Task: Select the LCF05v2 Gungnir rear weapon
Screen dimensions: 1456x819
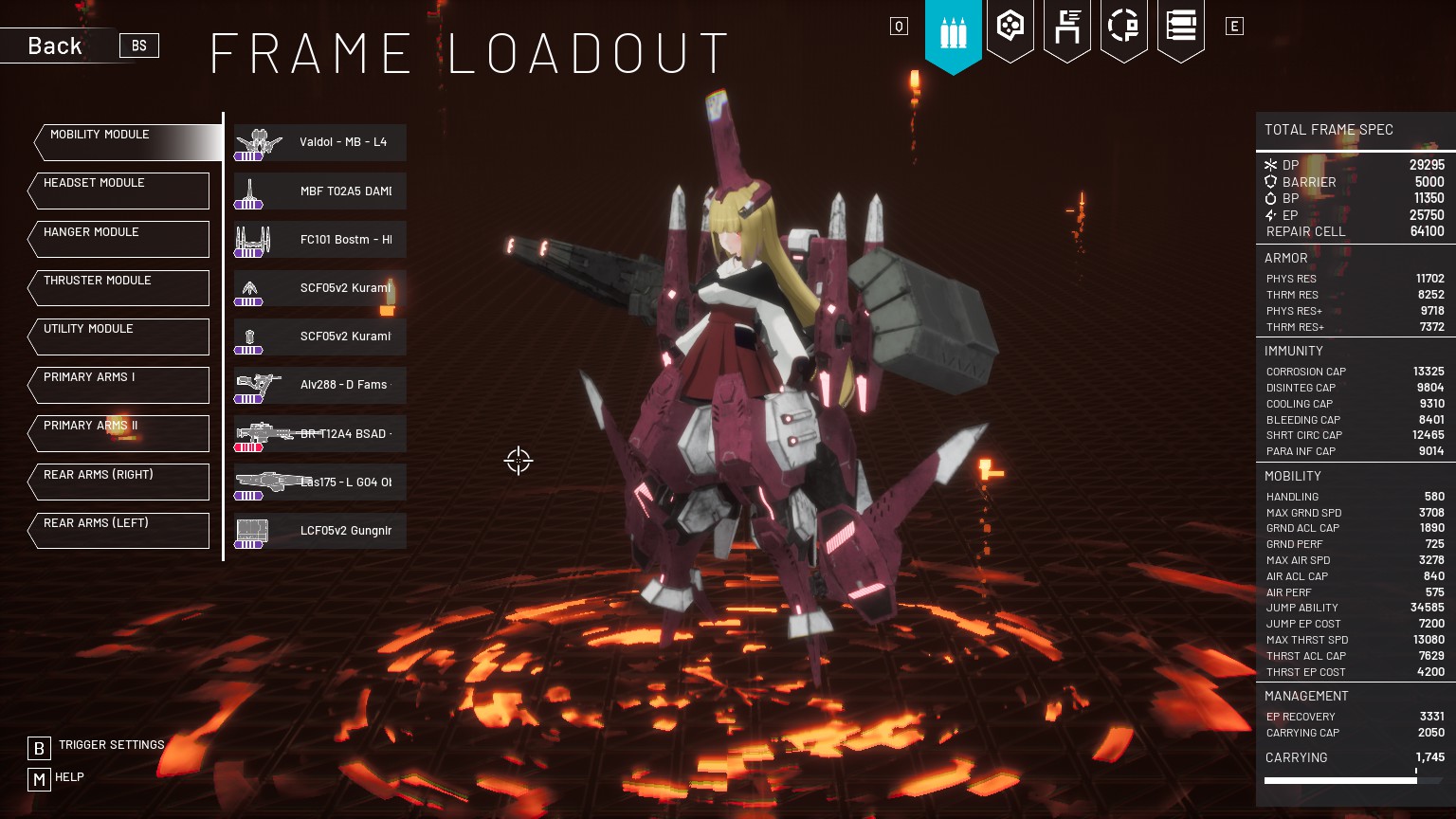Action: (320, 531)
